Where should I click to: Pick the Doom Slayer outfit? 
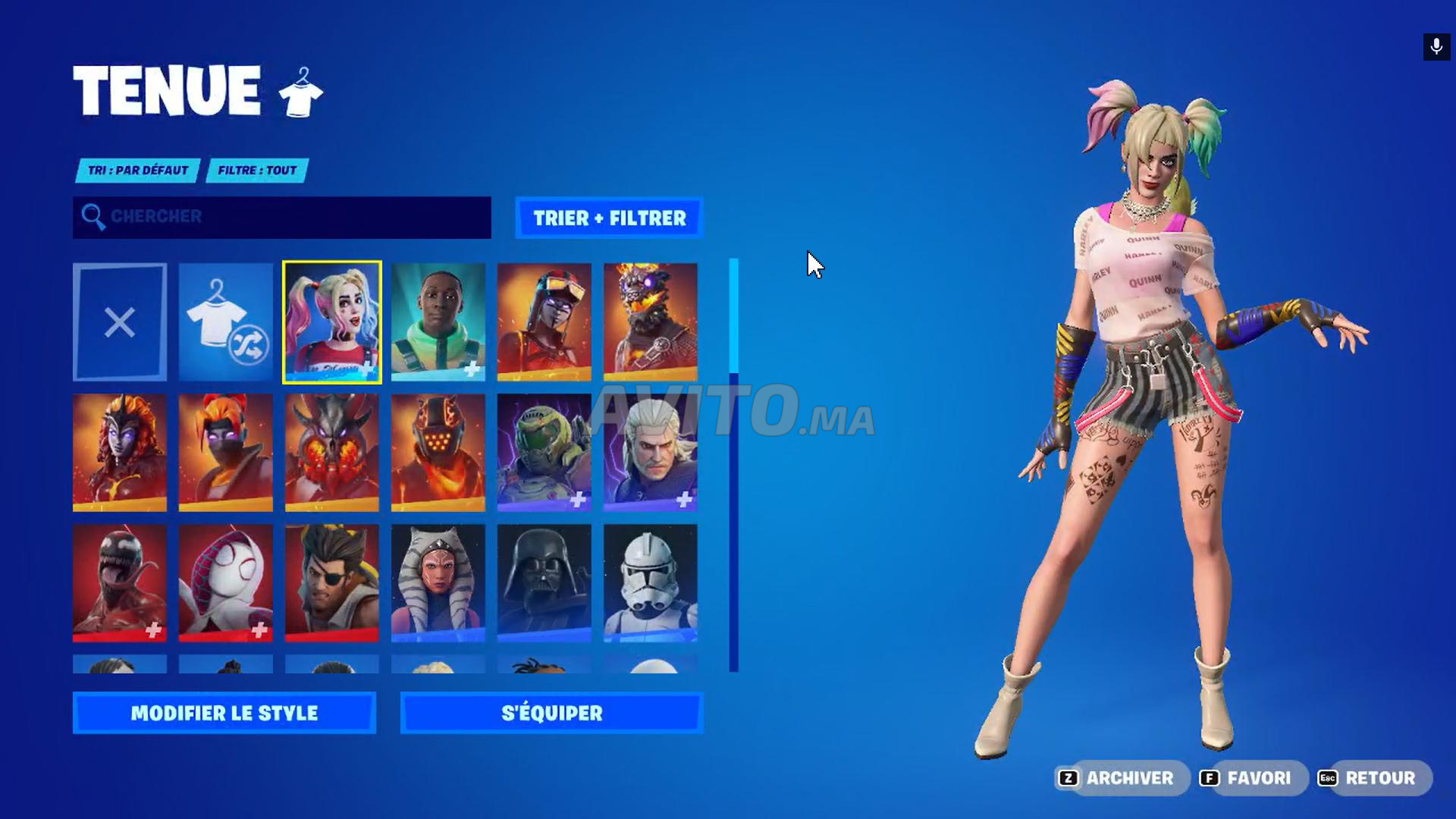click(x=544, y=452)
